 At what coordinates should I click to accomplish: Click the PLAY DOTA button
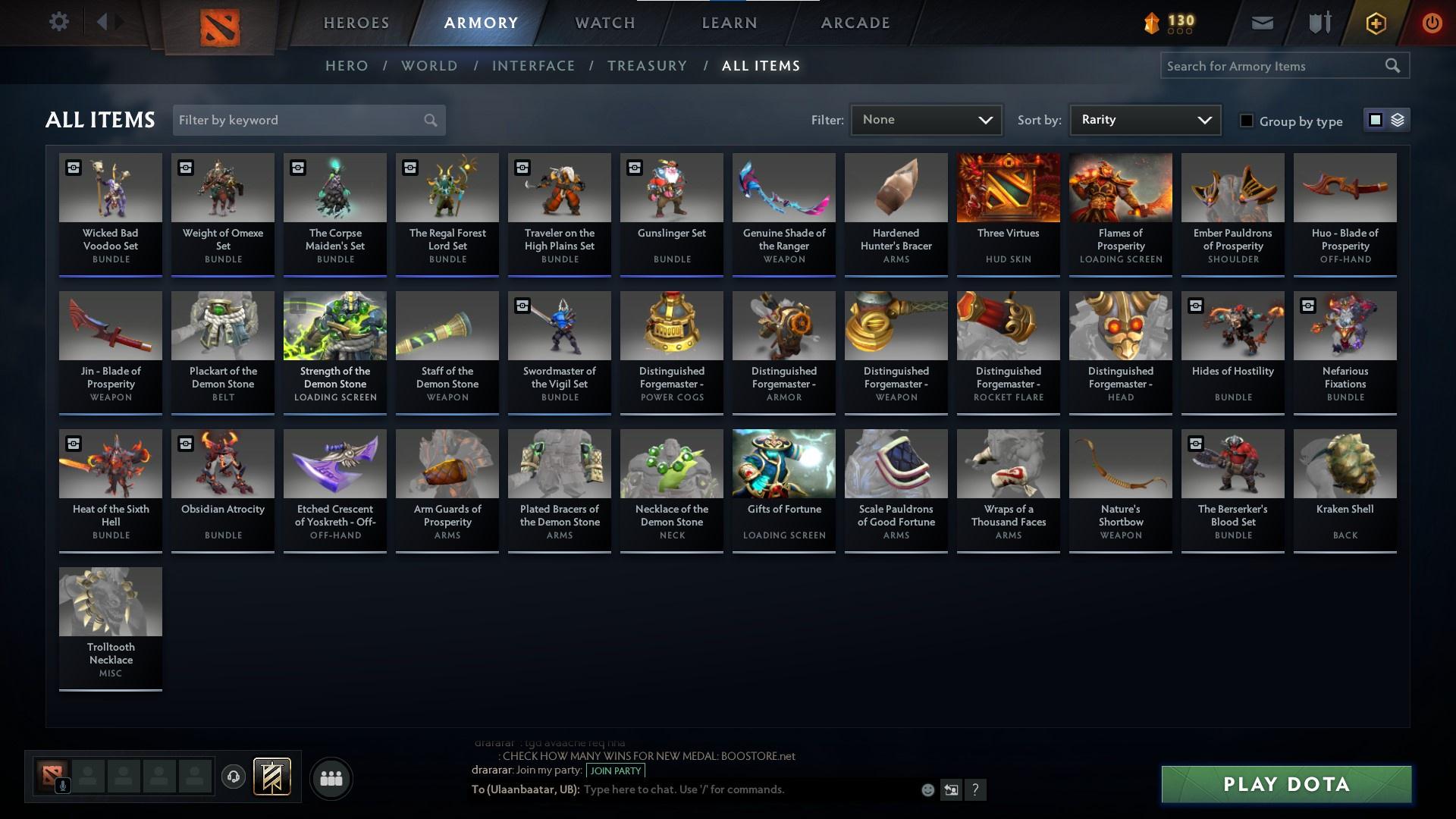pos(1284,783)
